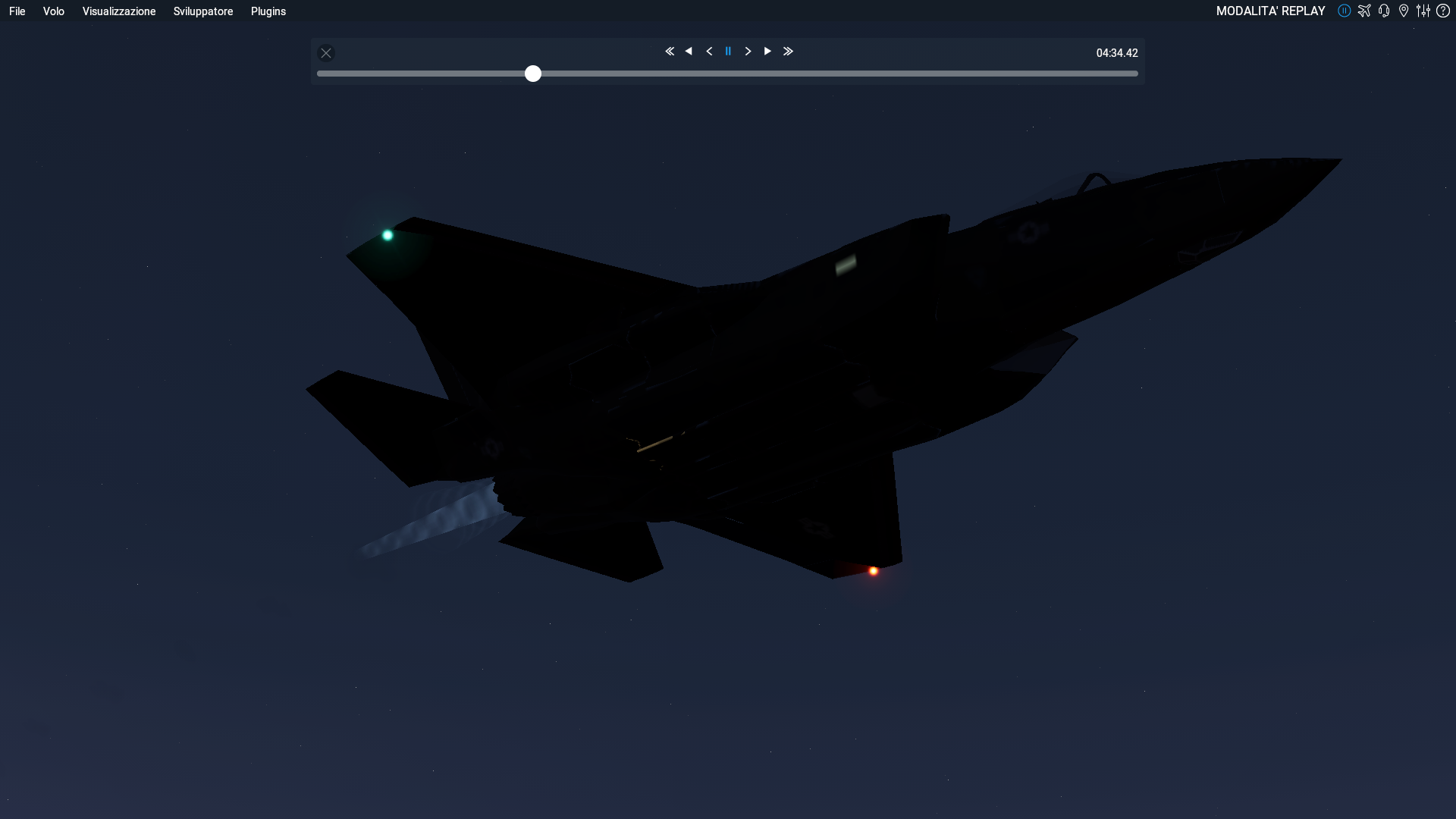Click the blue pause button in replay bar

pyautogui.click(x=728, y=52)
